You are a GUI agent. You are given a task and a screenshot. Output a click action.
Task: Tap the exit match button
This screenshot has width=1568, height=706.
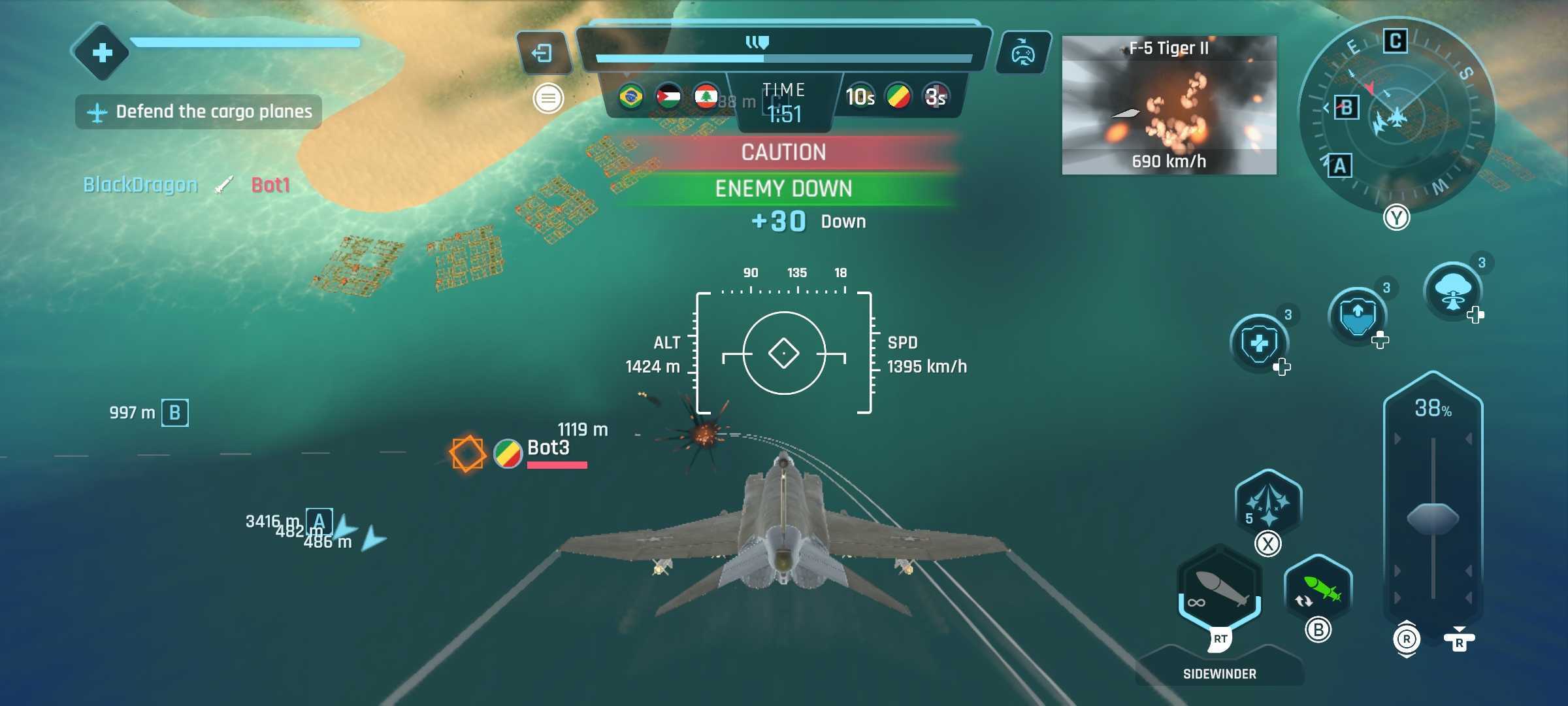point(543,52)
